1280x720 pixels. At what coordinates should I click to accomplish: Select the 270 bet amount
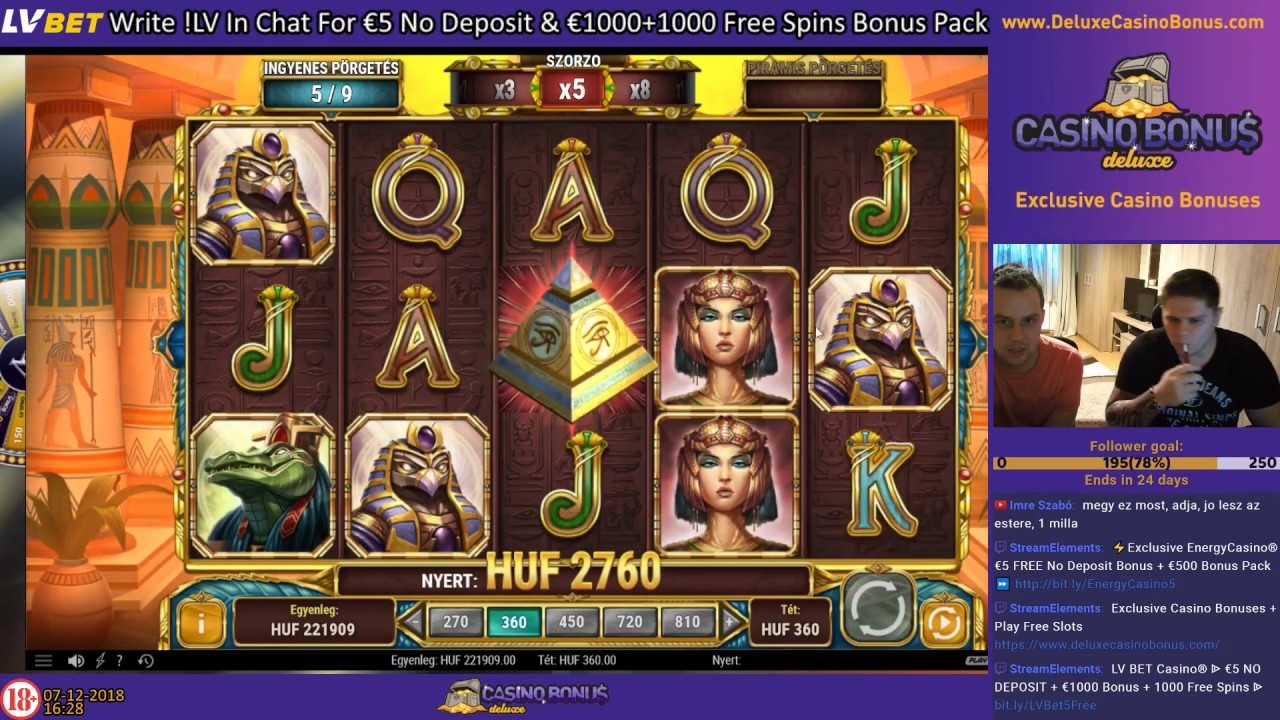pos(456,622)
